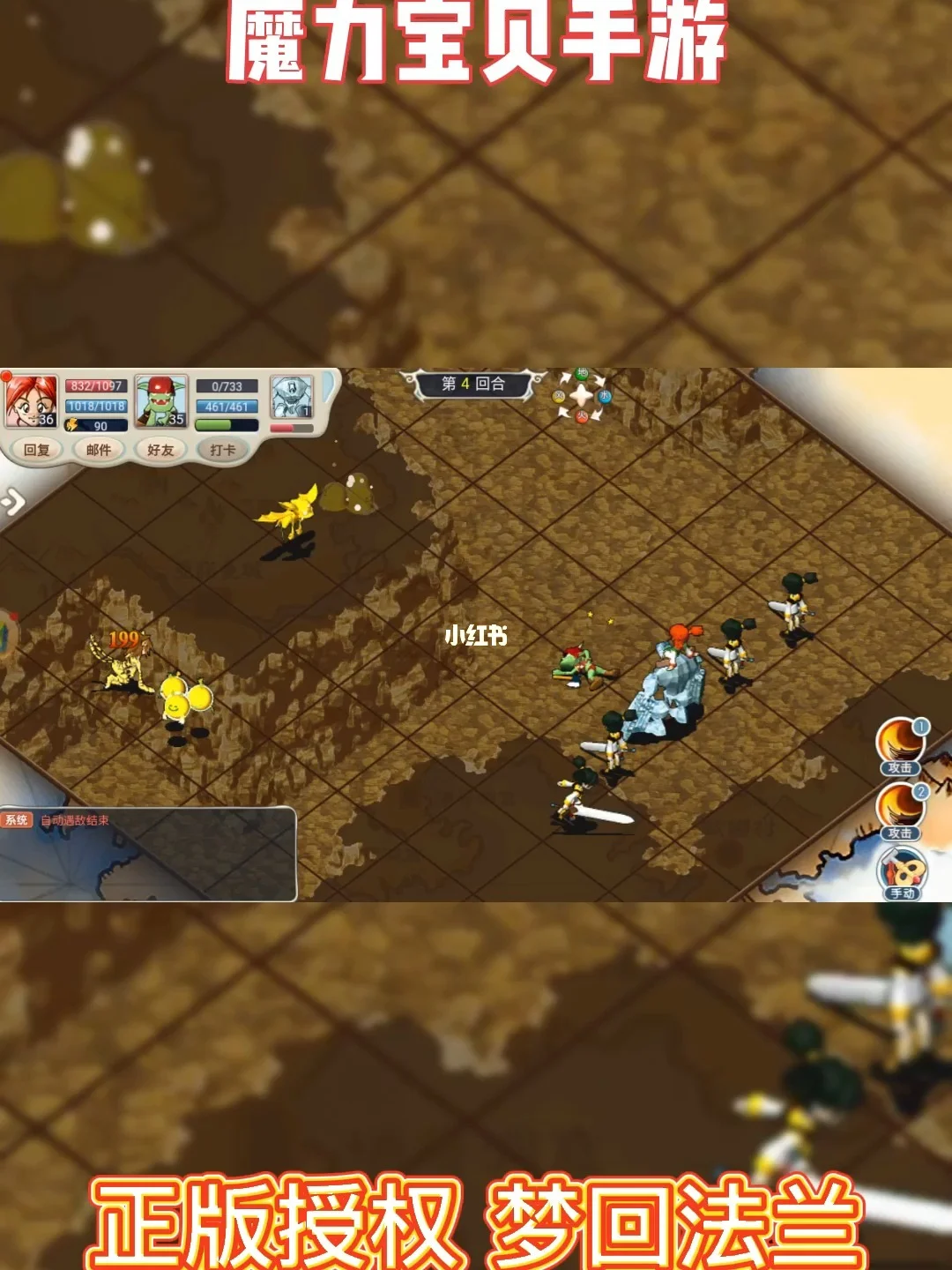Toggle the 手动 manual battle mode
Screen dimensions: 952x1270
pos(902,873)
